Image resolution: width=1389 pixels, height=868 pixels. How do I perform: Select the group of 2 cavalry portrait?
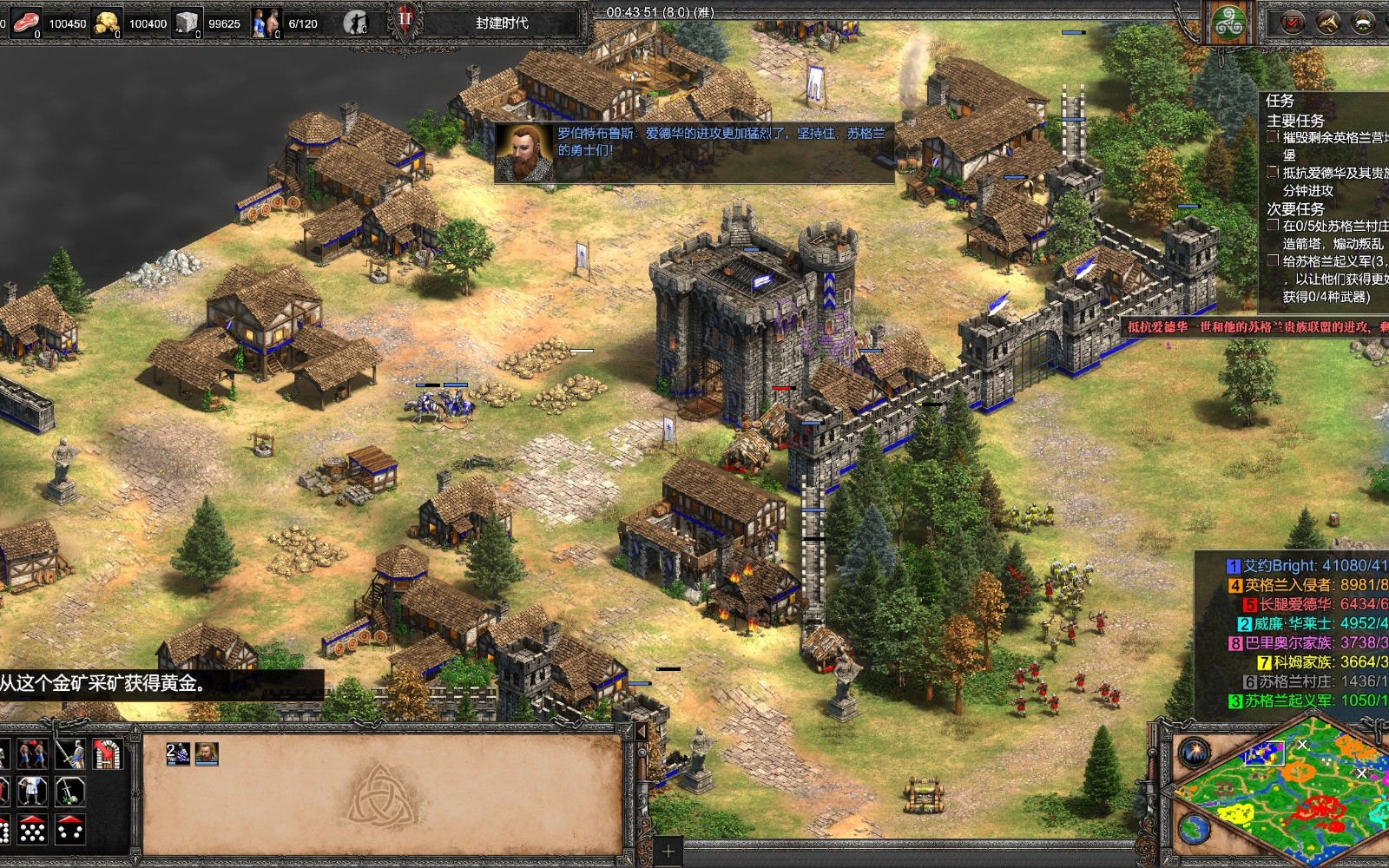178,753
